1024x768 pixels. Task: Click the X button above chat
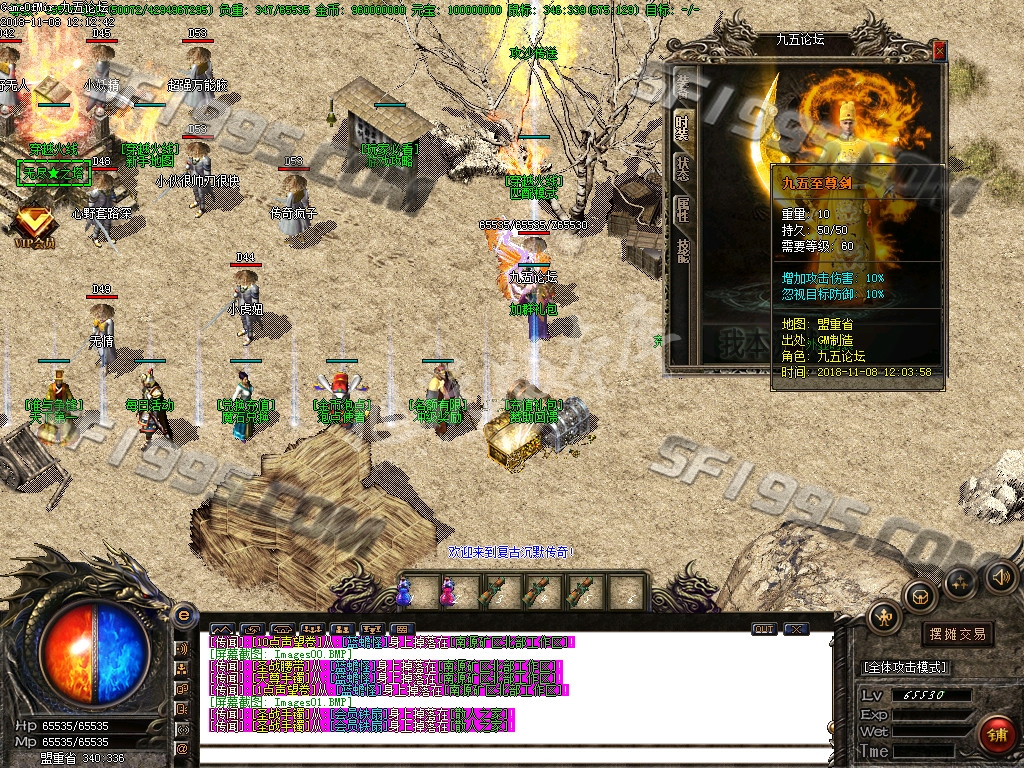tap(796, 629)
